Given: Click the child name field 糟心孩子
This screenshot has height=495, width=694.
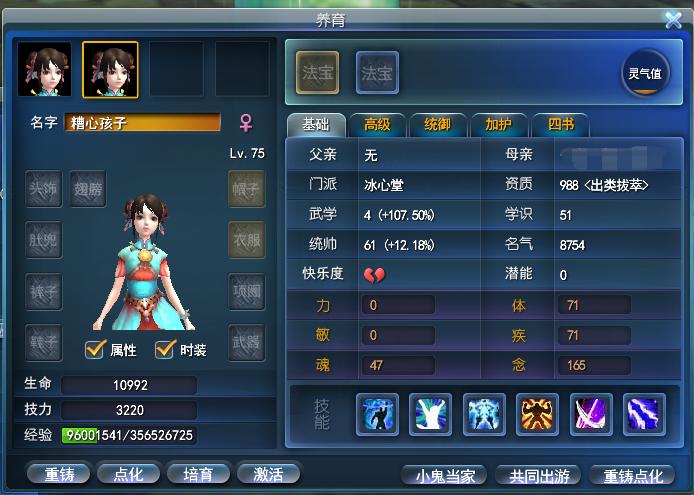Looking at the screenshot, I should click(143, 123).
